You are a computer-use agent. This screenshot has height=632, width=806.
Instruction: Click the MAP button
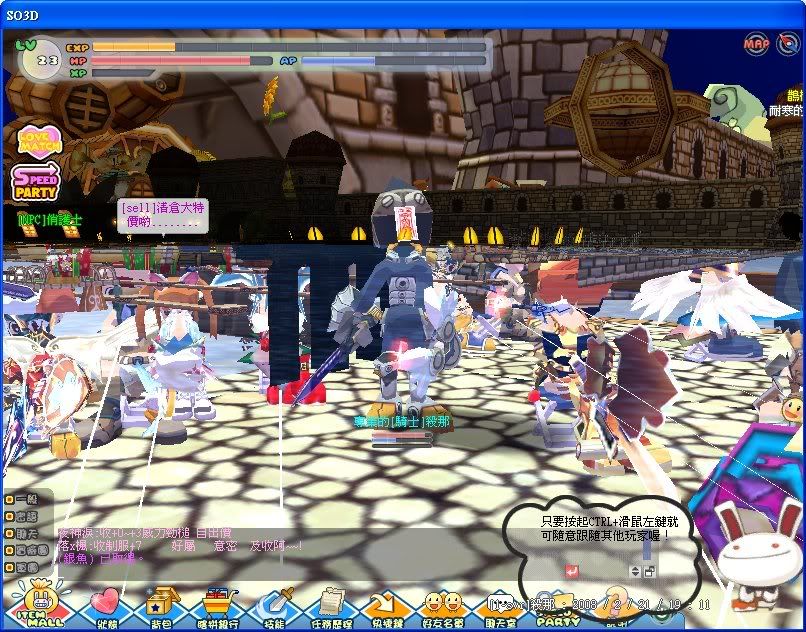pos(757,44)
